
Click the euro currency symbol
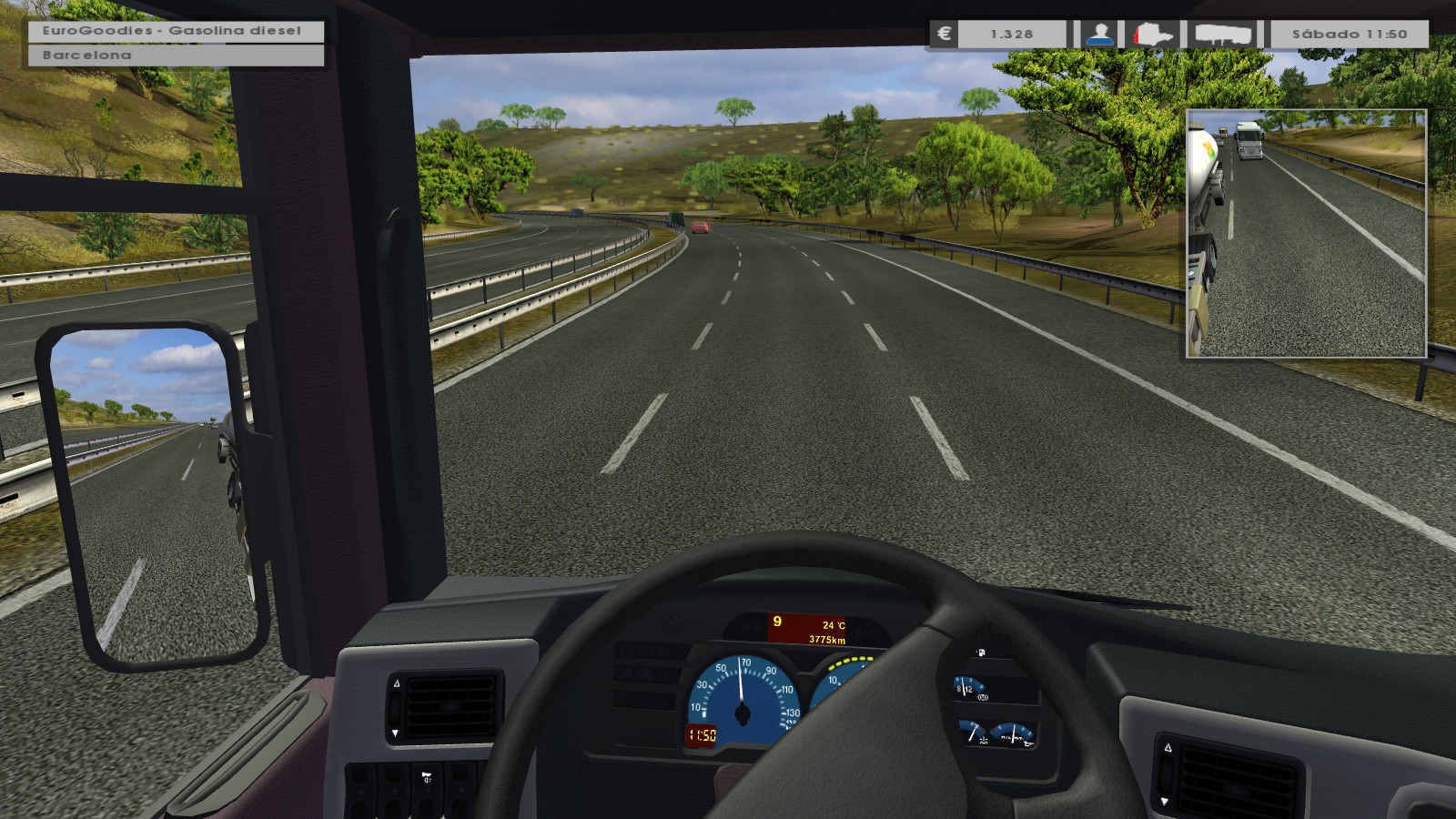(944, 34)
